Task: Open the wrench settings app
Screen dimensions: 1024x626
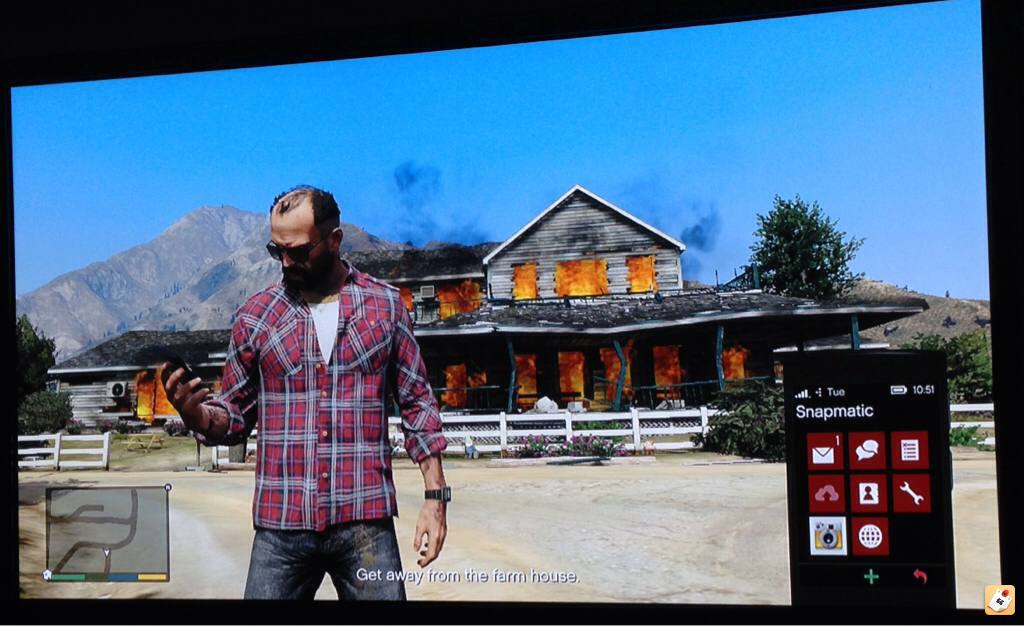Action: (910, 493)
